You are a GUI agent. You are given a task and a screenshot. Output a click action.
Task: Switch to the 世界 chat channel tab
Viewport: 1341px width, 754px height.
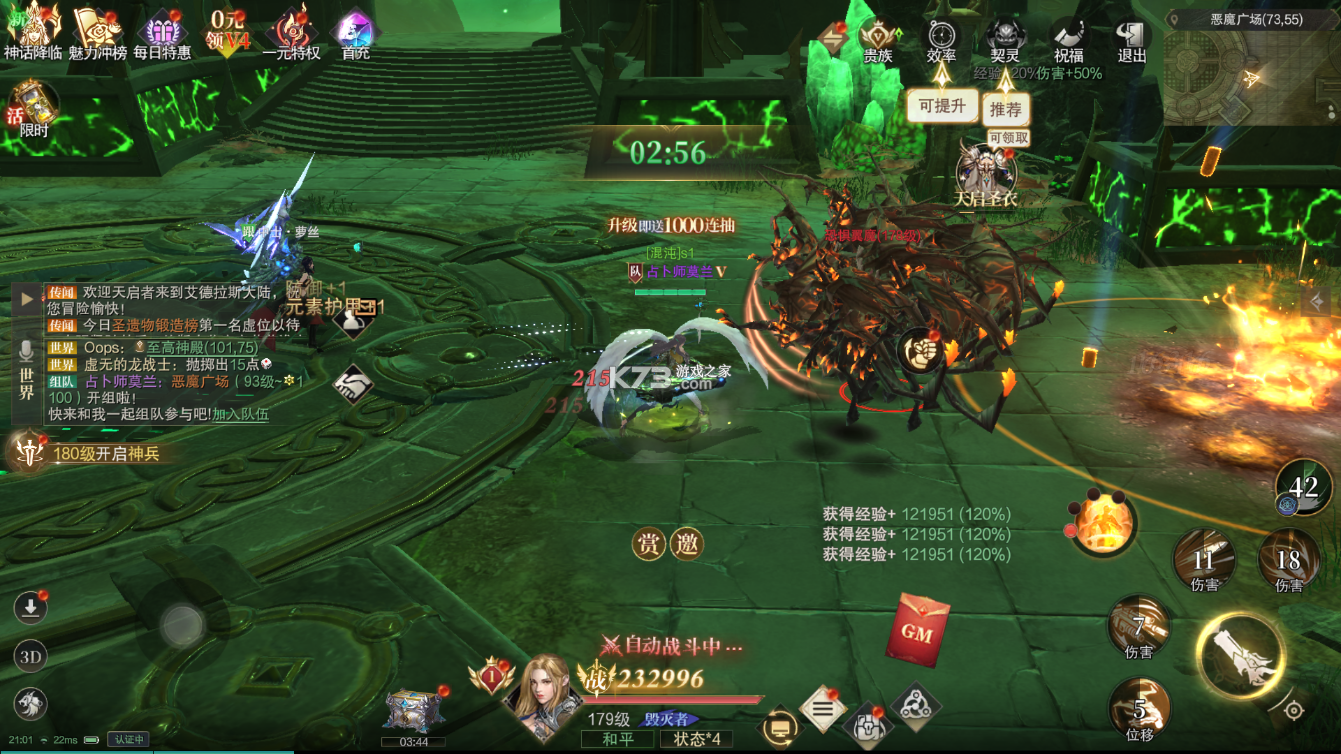[x=28, y=389]
